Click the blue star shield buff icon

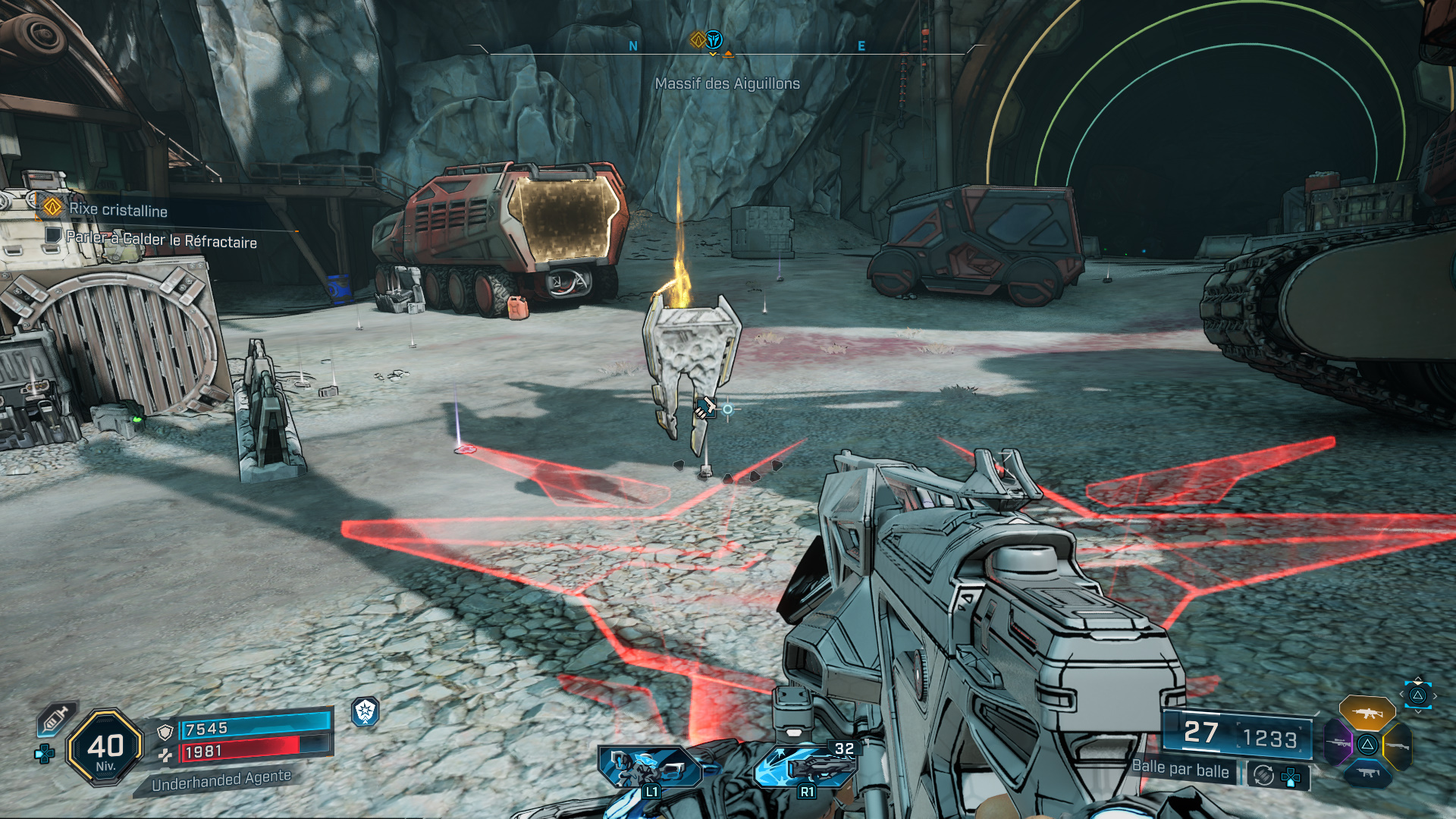click(366, 711)
